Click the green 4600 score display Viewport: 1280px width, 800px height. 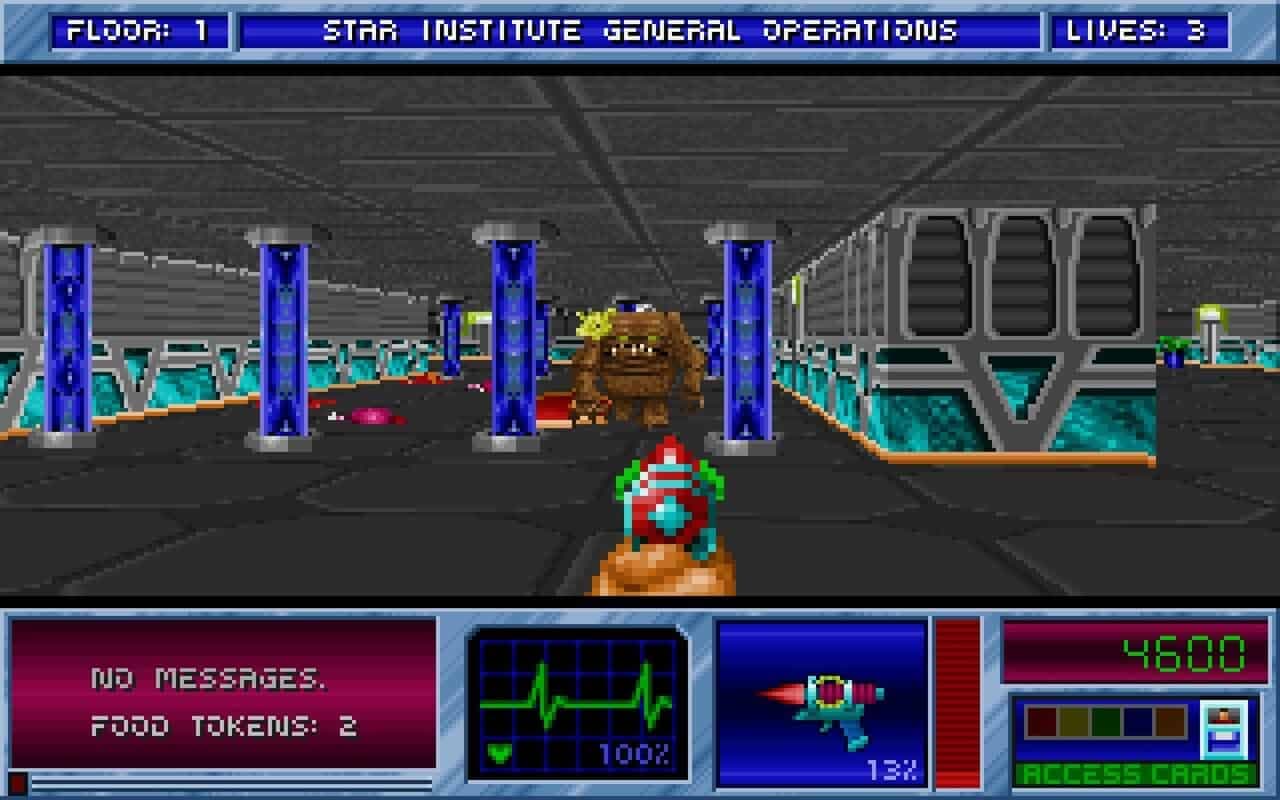pyautogui.click(x=1185, y=653)
